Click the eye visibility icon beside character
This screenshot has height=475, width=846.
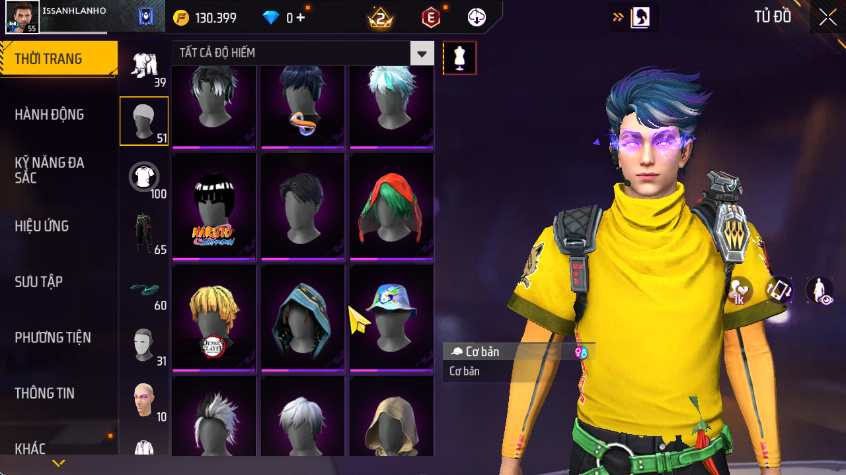(x=820, y=290)
